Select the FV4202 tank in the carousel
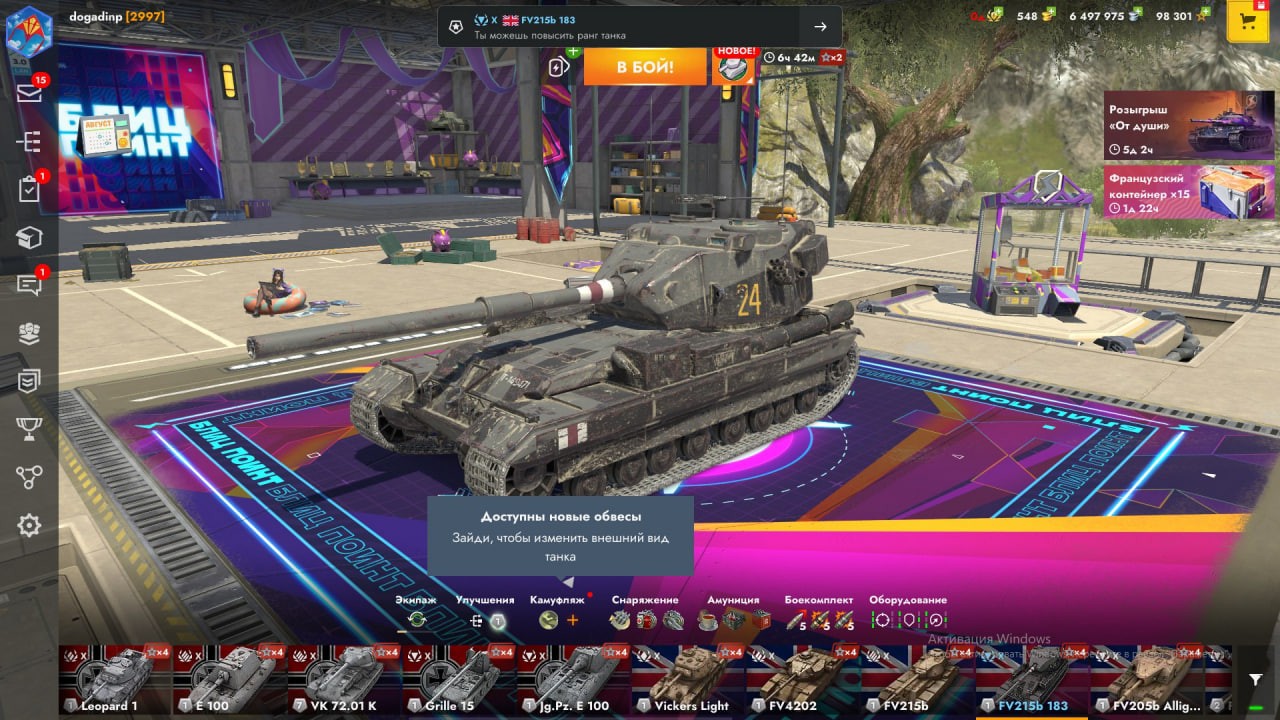 click(803, 678)
